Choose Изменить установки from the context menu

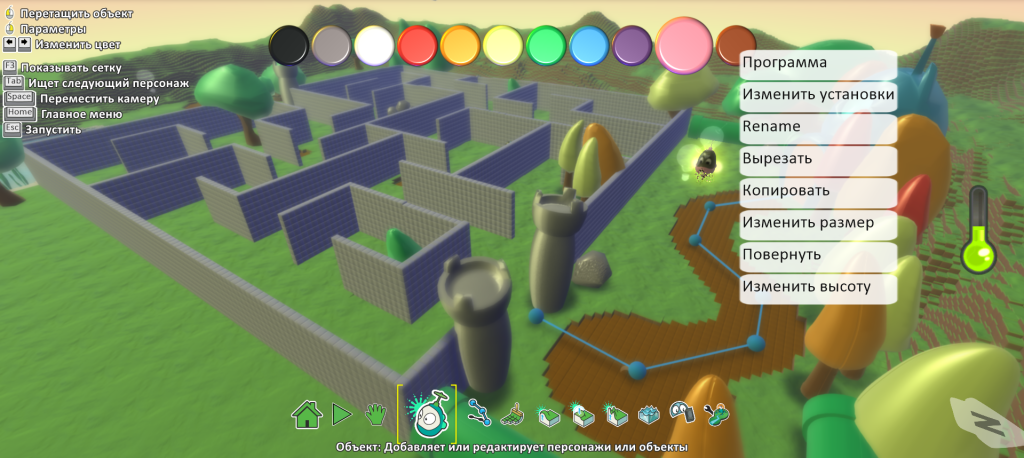click(817, 96)
